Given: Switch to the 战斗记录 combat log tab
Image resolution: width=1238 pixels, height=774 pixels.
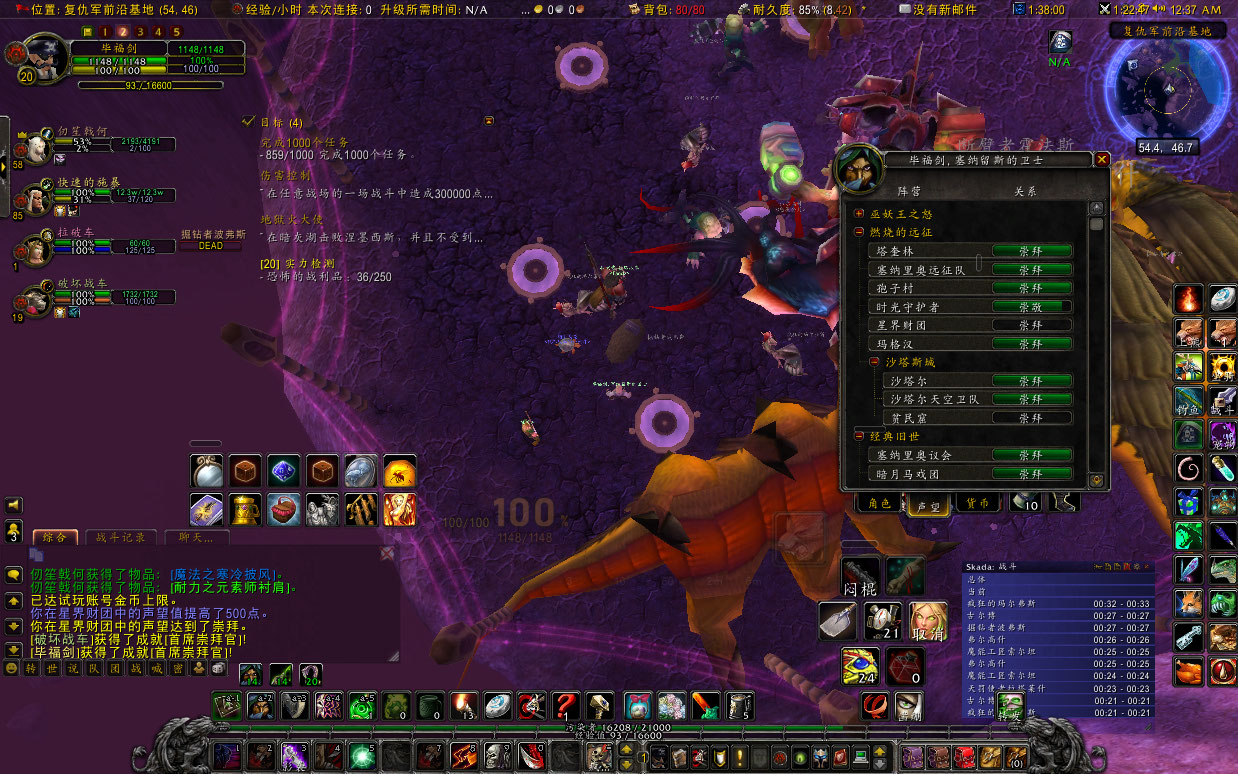Looking at the screenshot, I should pos(119,537).
